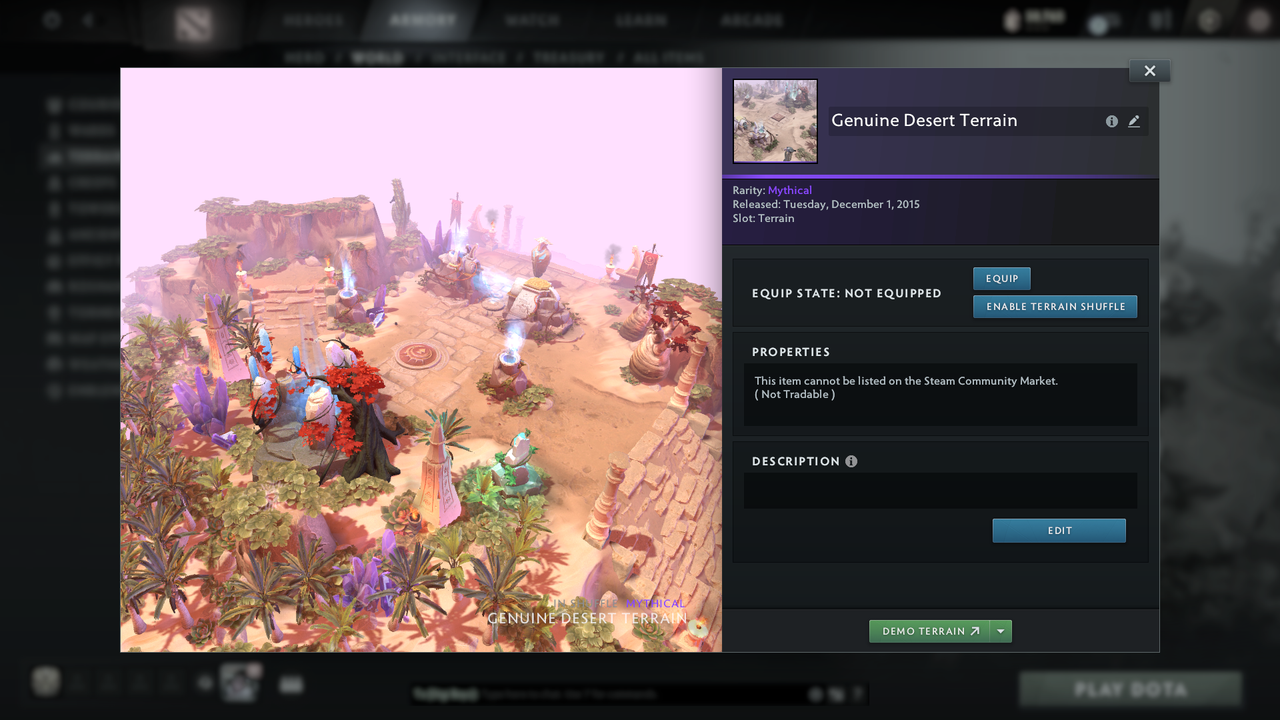Switch to the WATCH menu tab
This screenshot has width=1280, height=720.
click(x=532, y=18)
